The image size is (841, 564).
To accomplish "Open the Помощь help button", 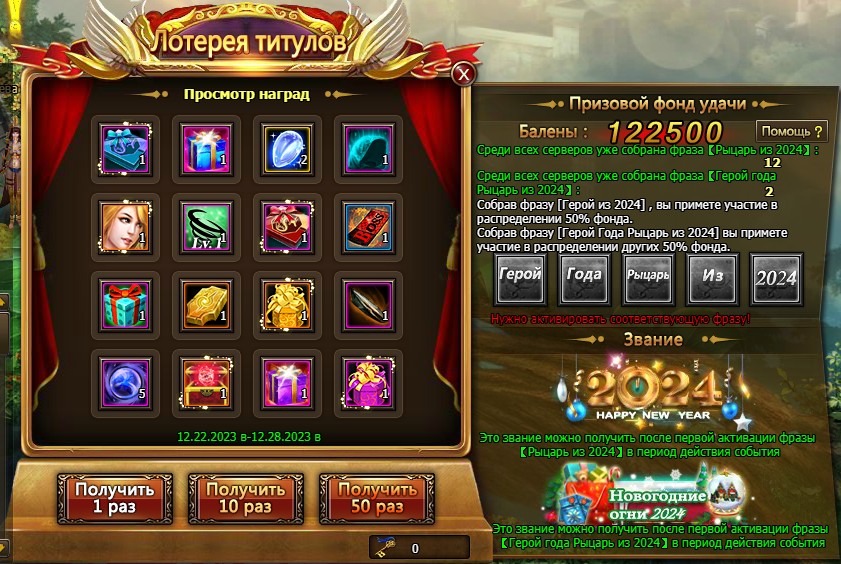I will tap(792, 131).
